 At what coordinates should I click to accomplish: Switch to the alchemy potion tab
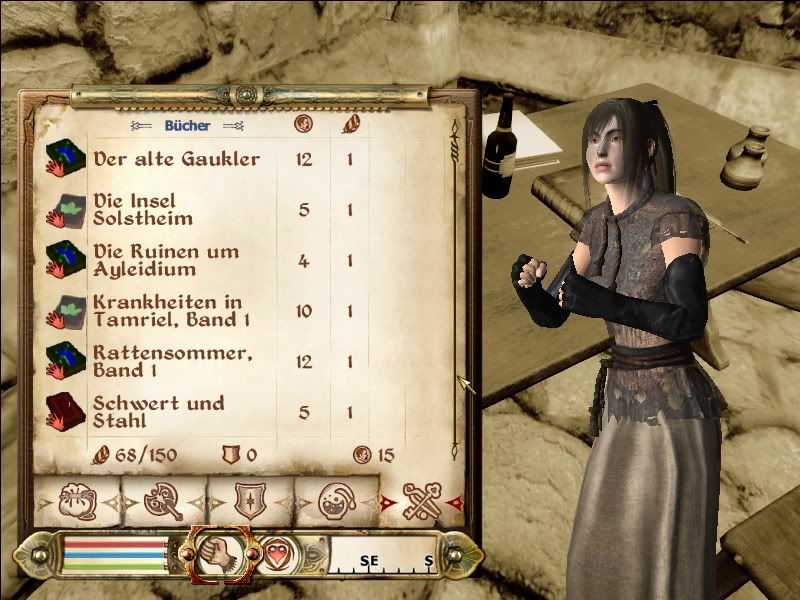point(334,502)
